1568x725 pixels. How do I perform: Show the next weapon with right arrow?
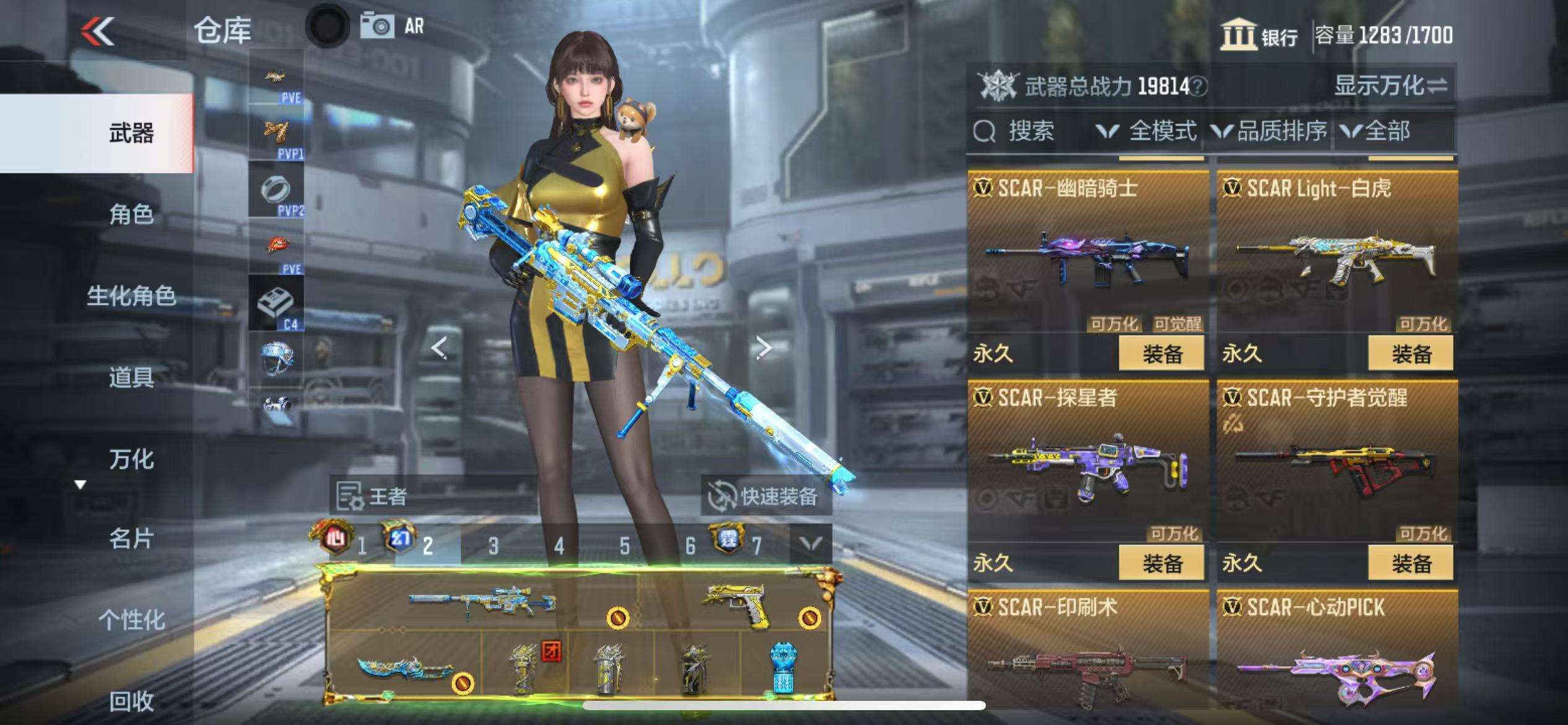click(x=763, y=348)
